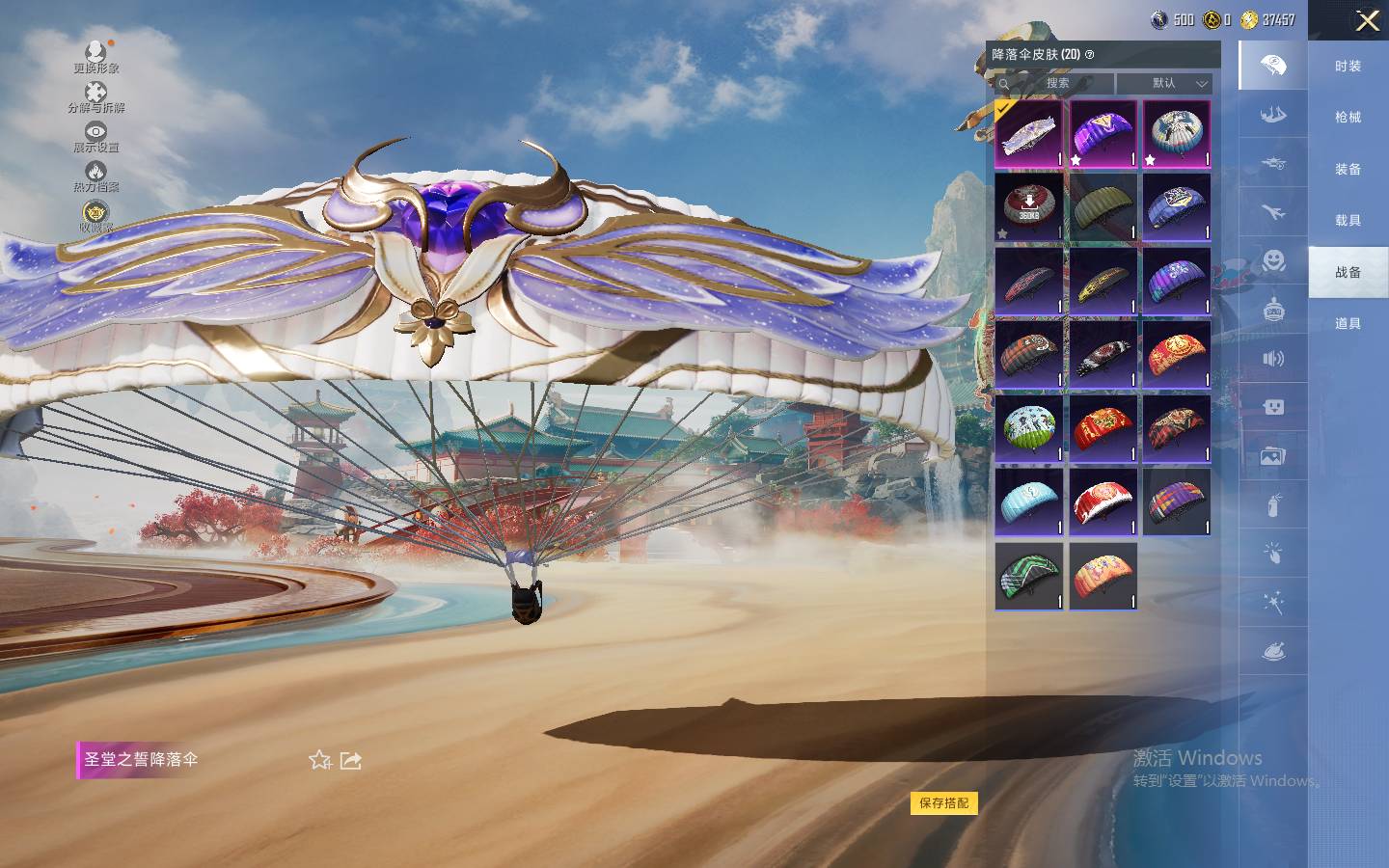Select the purple triangle parachute skin
1389x868 pixels.
pos(1103,133)
